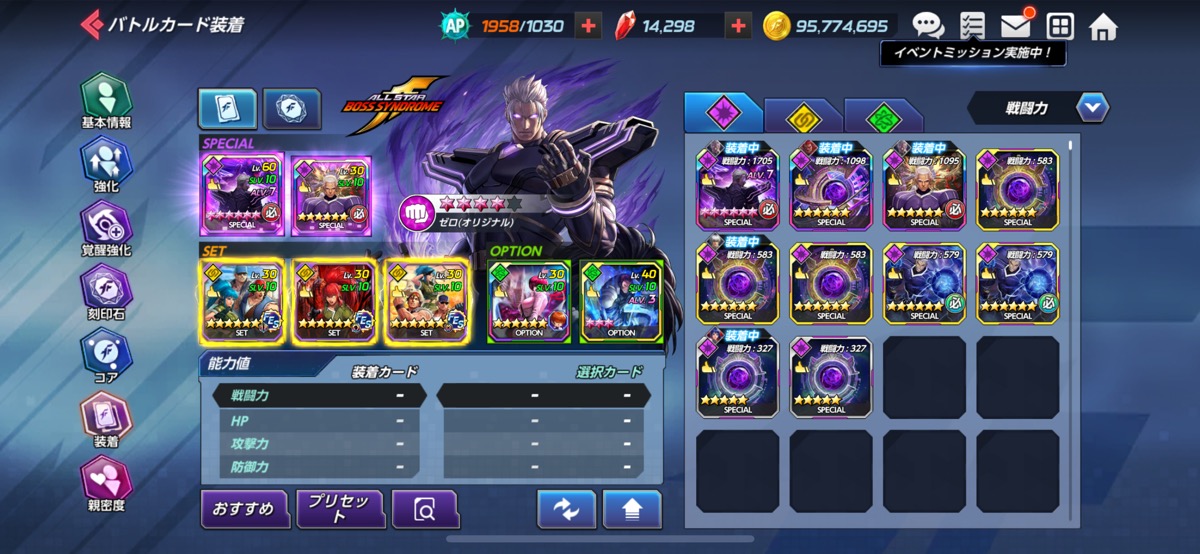Add more AP with plus button

pyautogui.click(x=589, y=26)
